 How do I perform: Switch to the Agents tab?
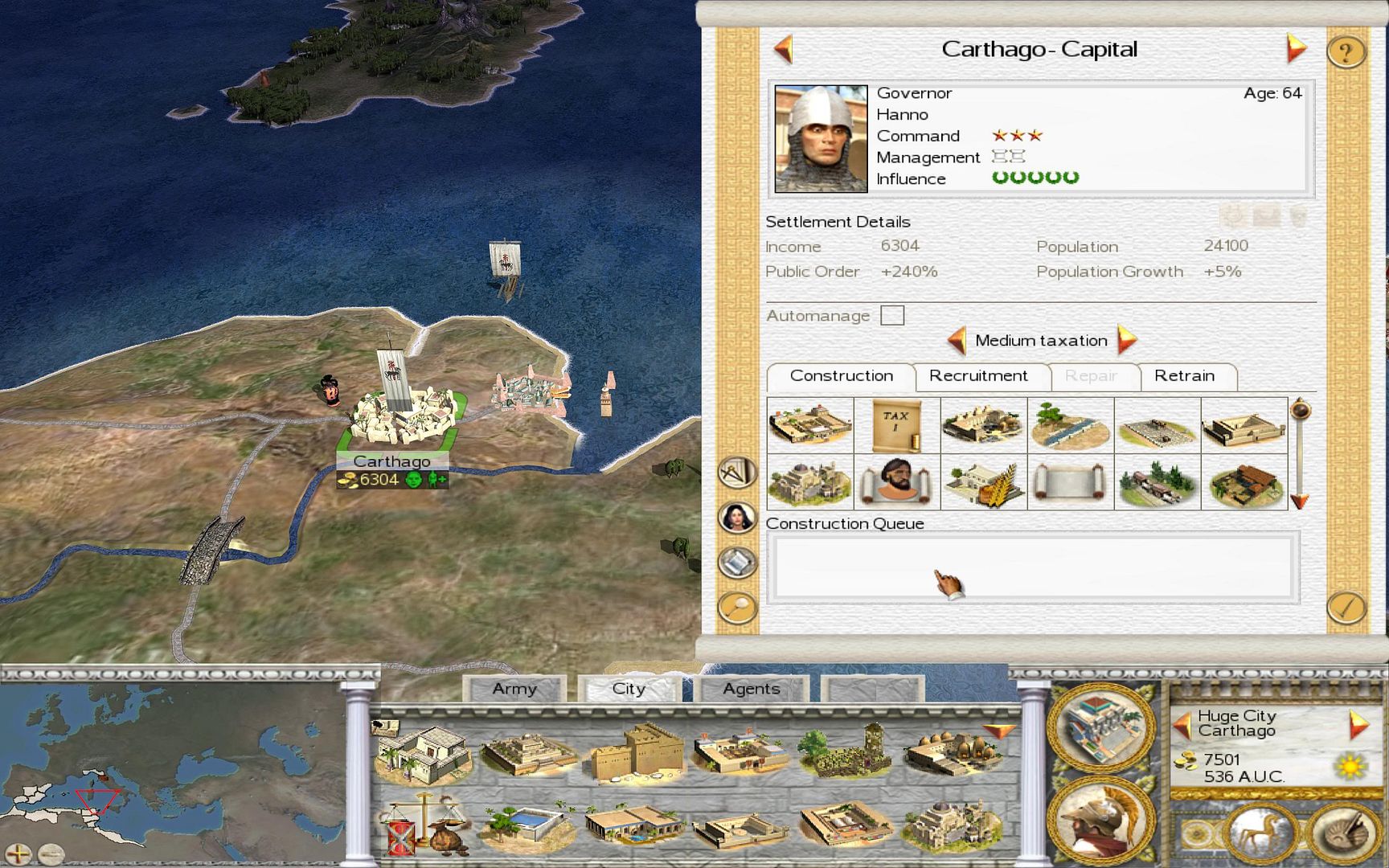751,689
